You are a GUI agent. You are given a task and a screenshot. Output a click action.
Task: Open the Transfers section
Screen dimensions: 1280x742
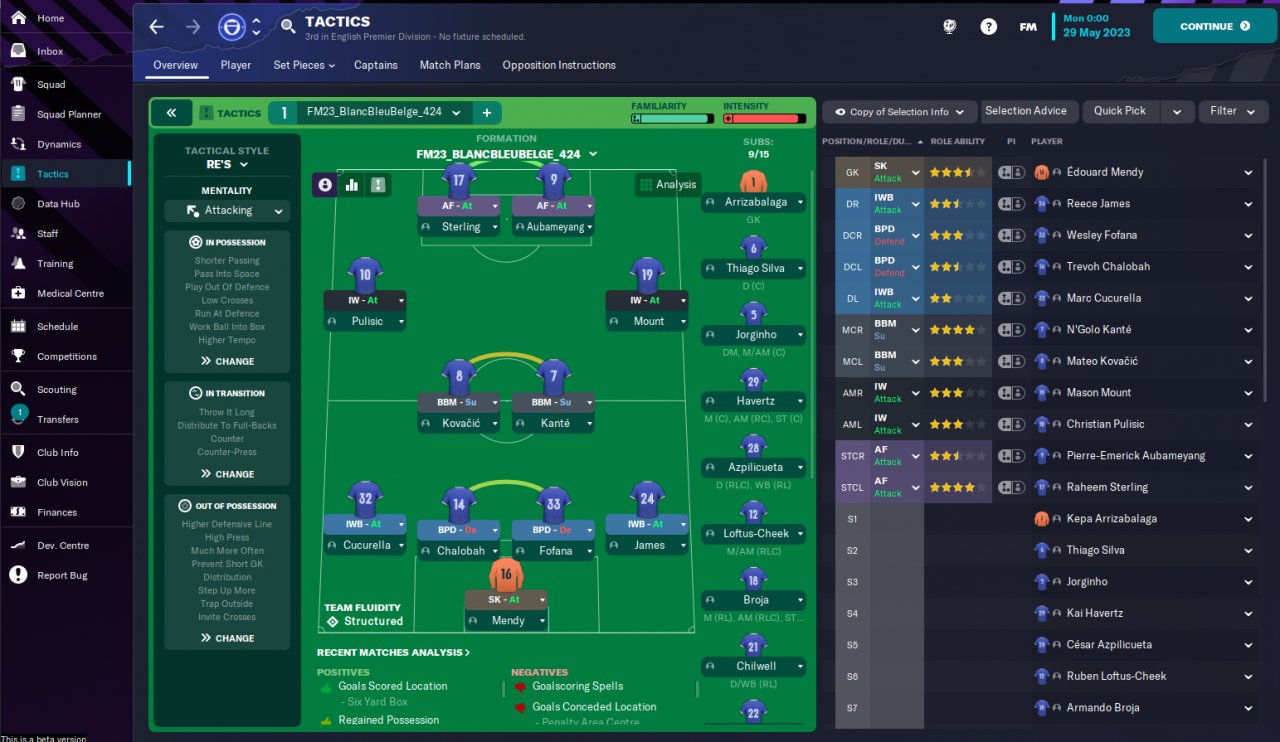point(57,419)
